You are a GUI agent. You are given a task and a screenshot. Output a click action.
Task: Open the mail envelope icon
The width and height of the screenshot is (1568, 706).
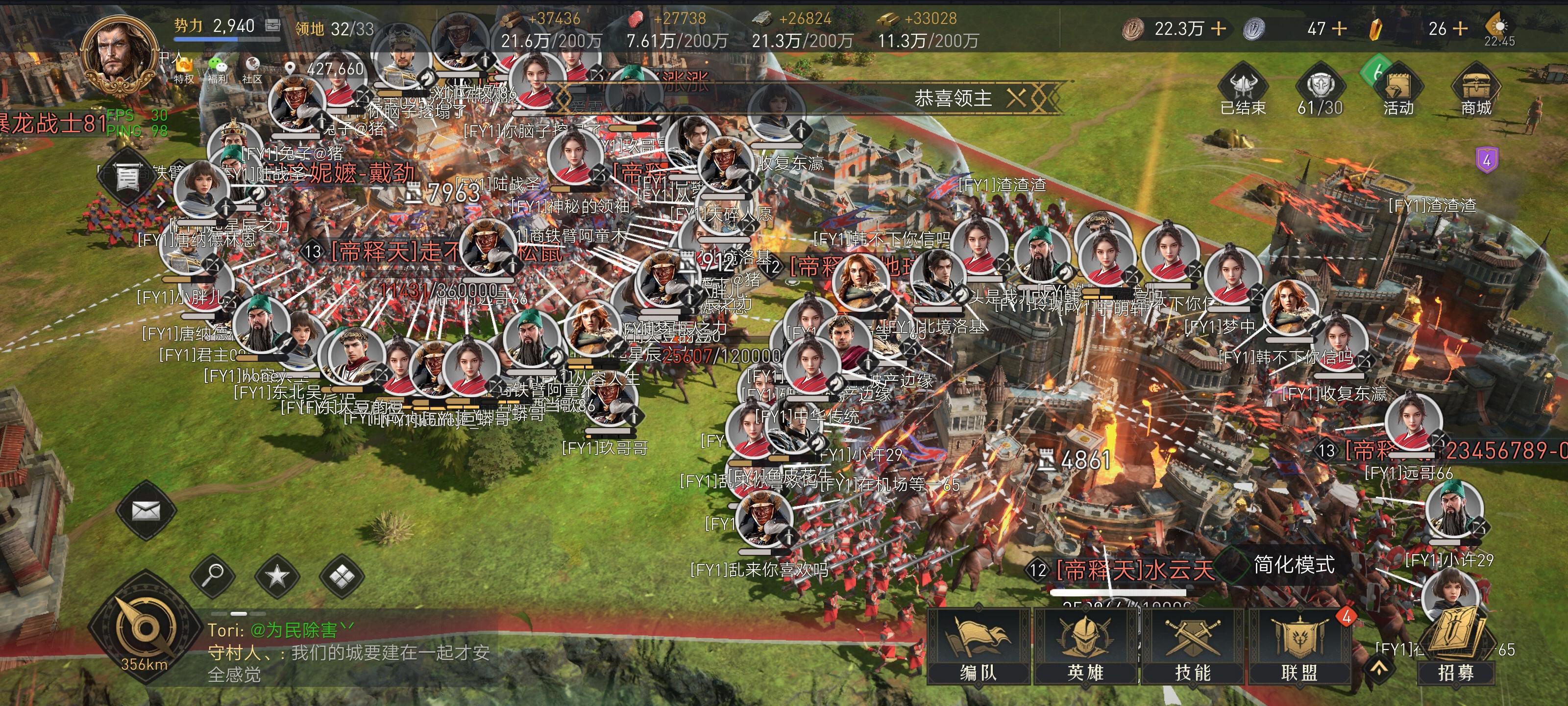(x=146, y=510)
